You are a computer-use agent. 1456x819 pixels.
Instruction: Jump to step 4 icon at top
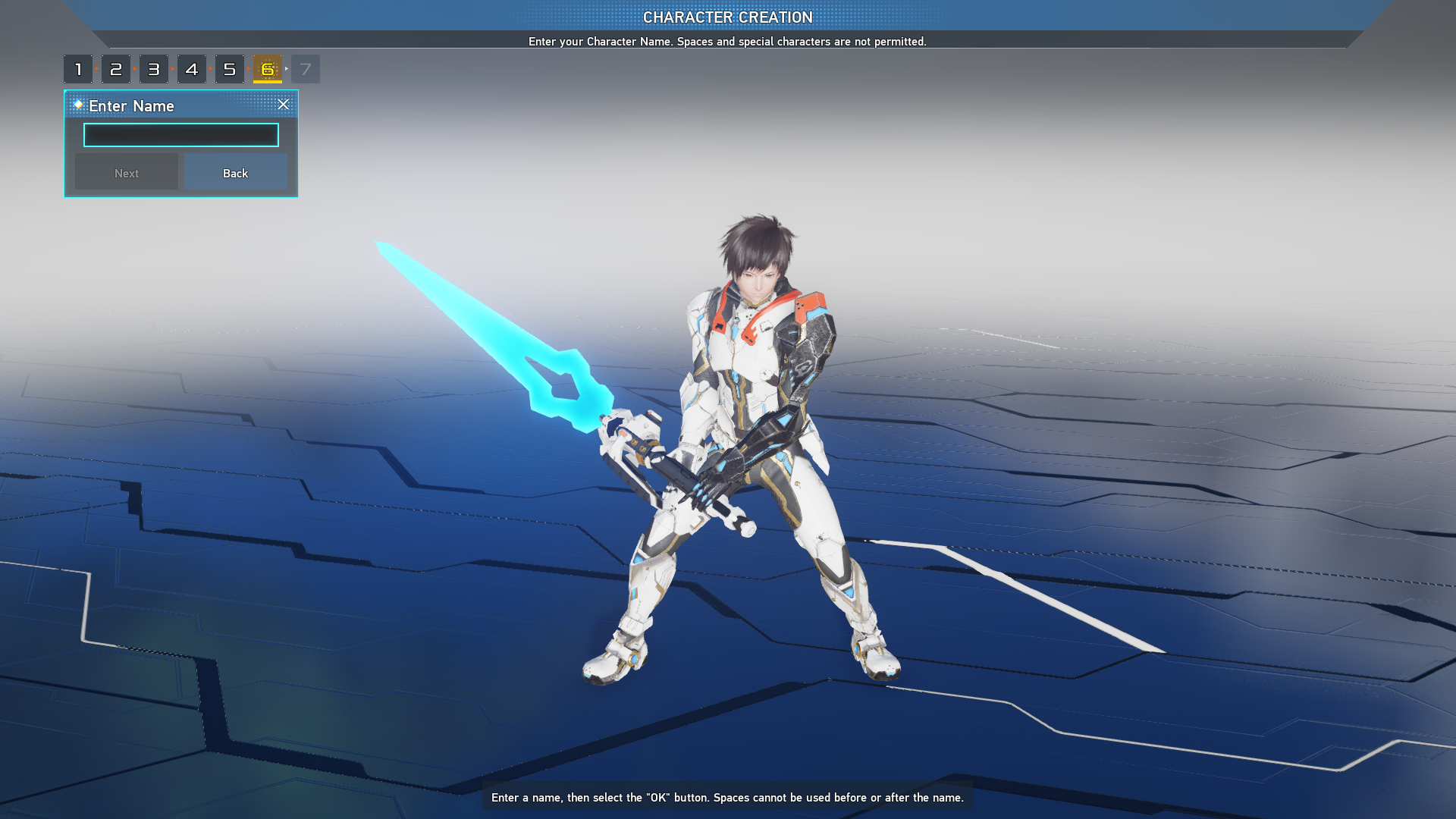[x=192, y=68]
